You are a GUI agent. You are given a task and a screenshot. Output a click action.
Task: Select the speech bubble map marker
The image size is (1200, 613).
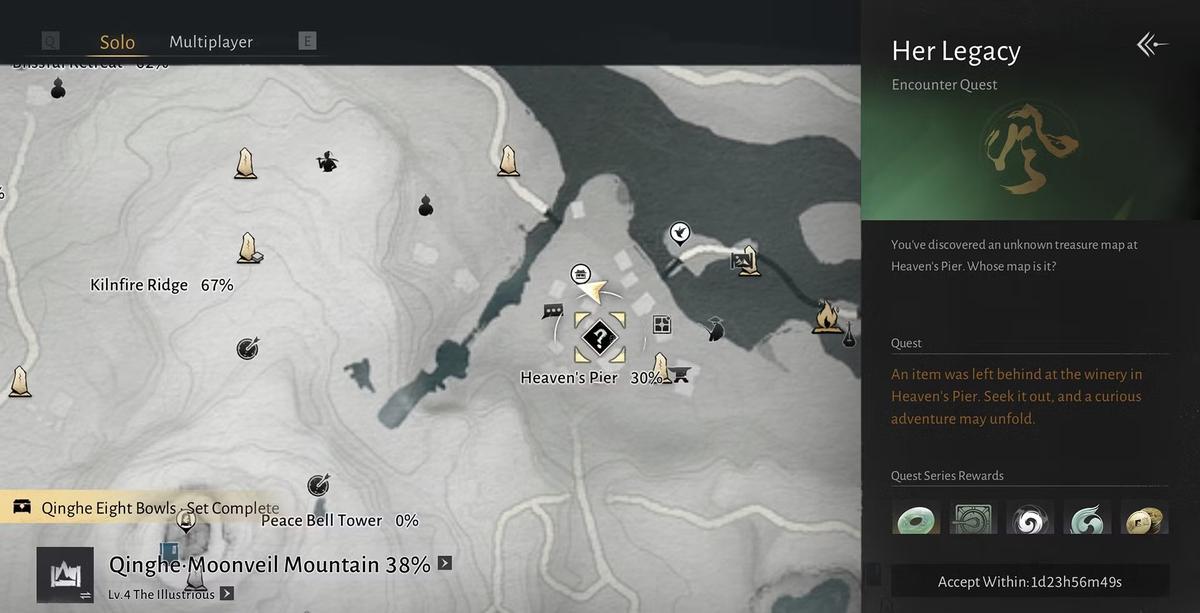(553, 313)
